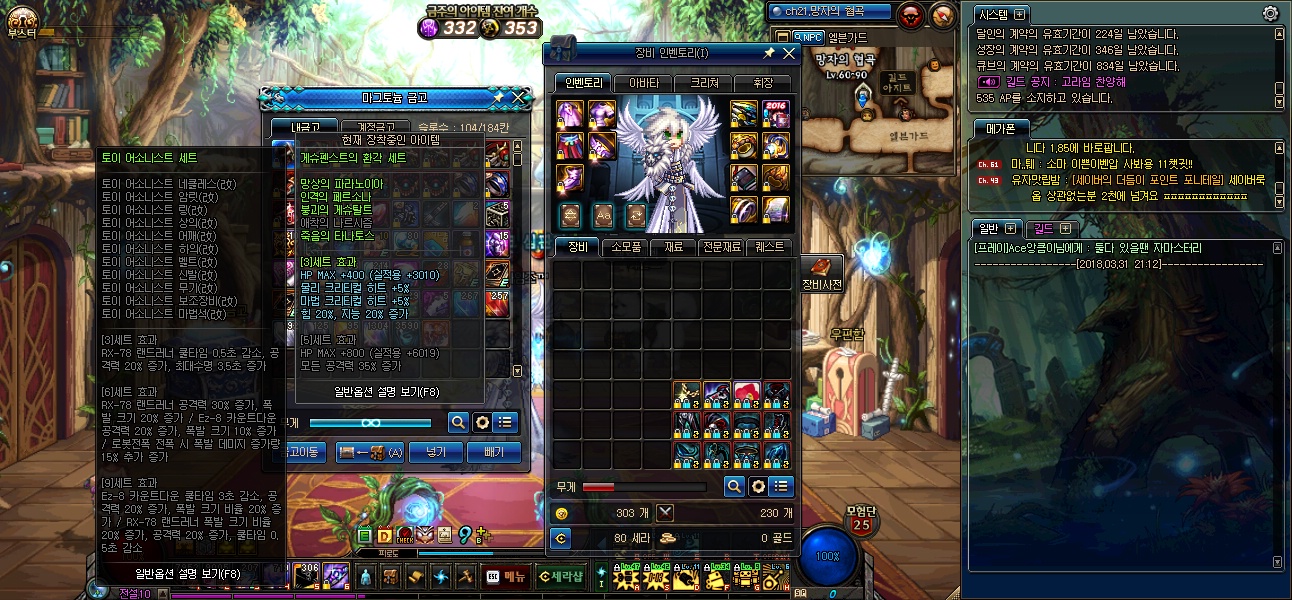Close the equipment inventory window
Viewport: 1292px width, 600px height.
(788, 53)
